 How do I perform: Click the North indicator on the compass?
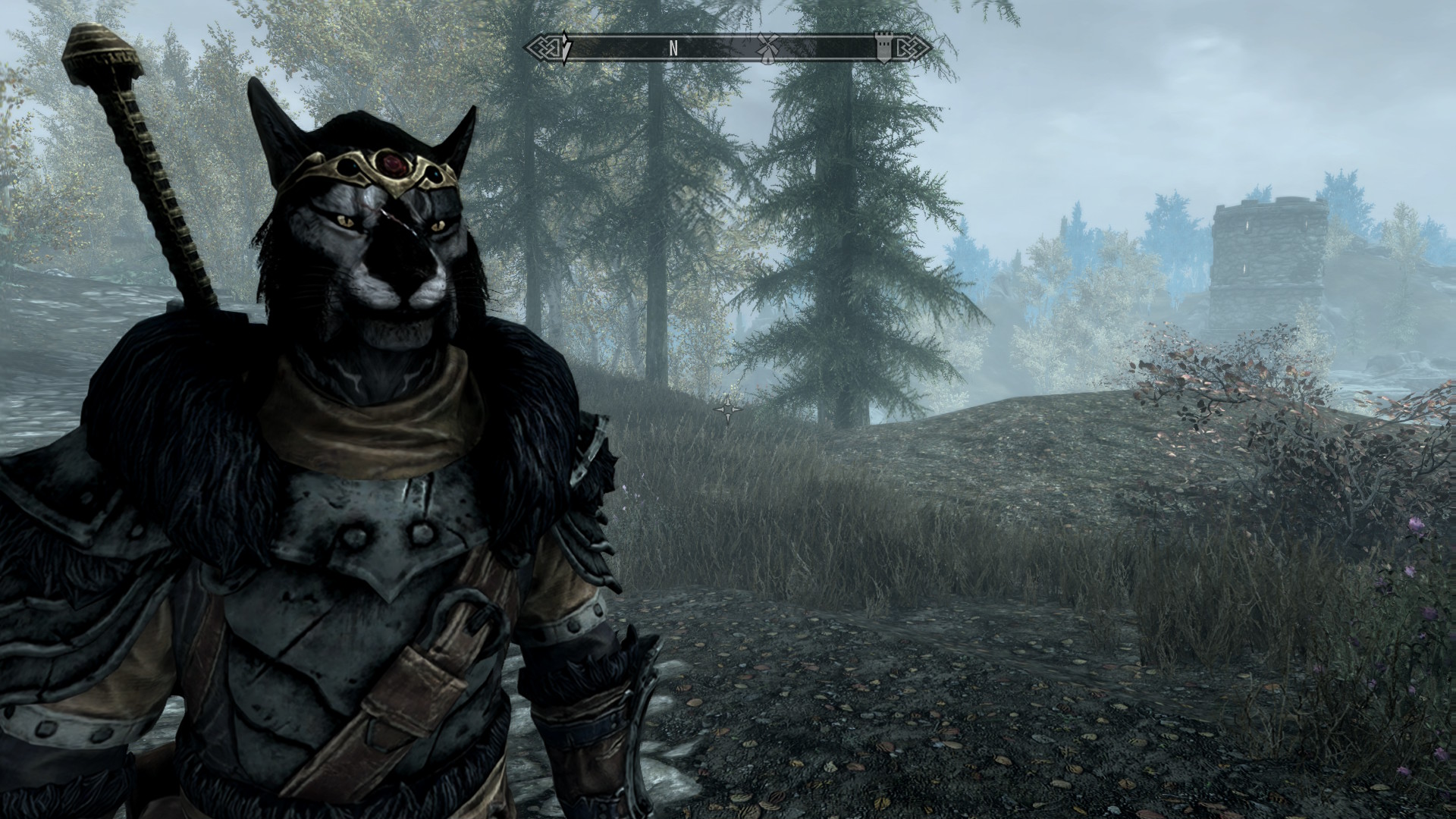tap(673, 48)
